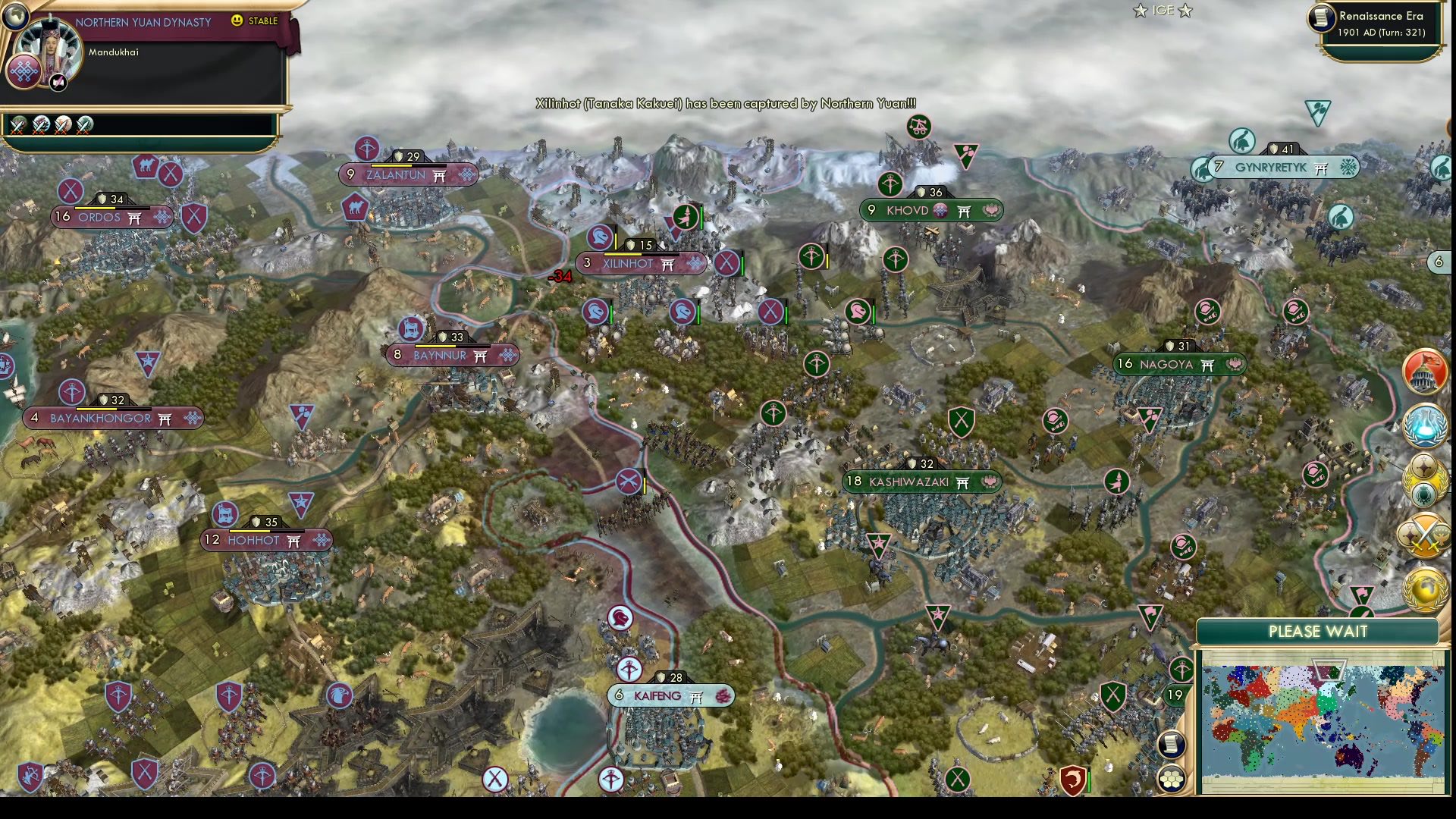Open the Technology tree via the blue flask icon
This screenshot has height=819, width=1456.
point(1426,425)
